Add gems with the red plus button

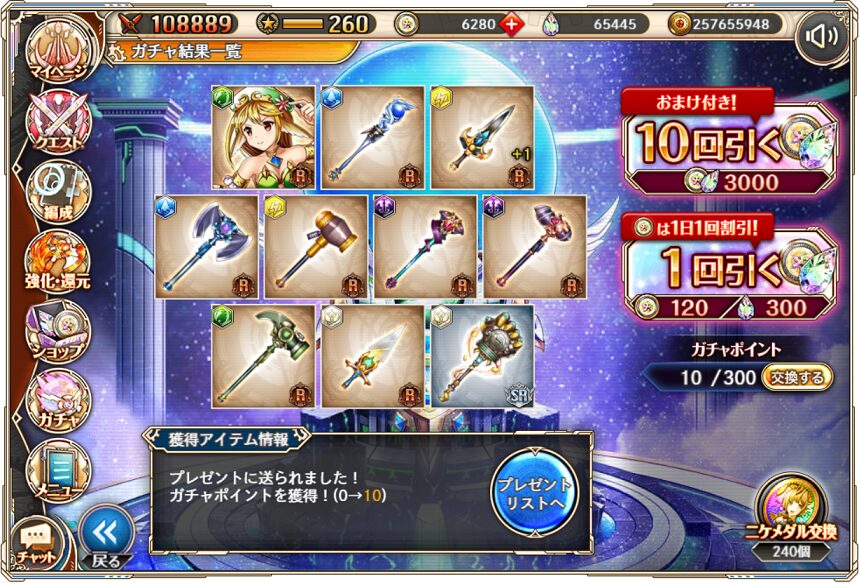pyautogui.click(x=512, y=24)
